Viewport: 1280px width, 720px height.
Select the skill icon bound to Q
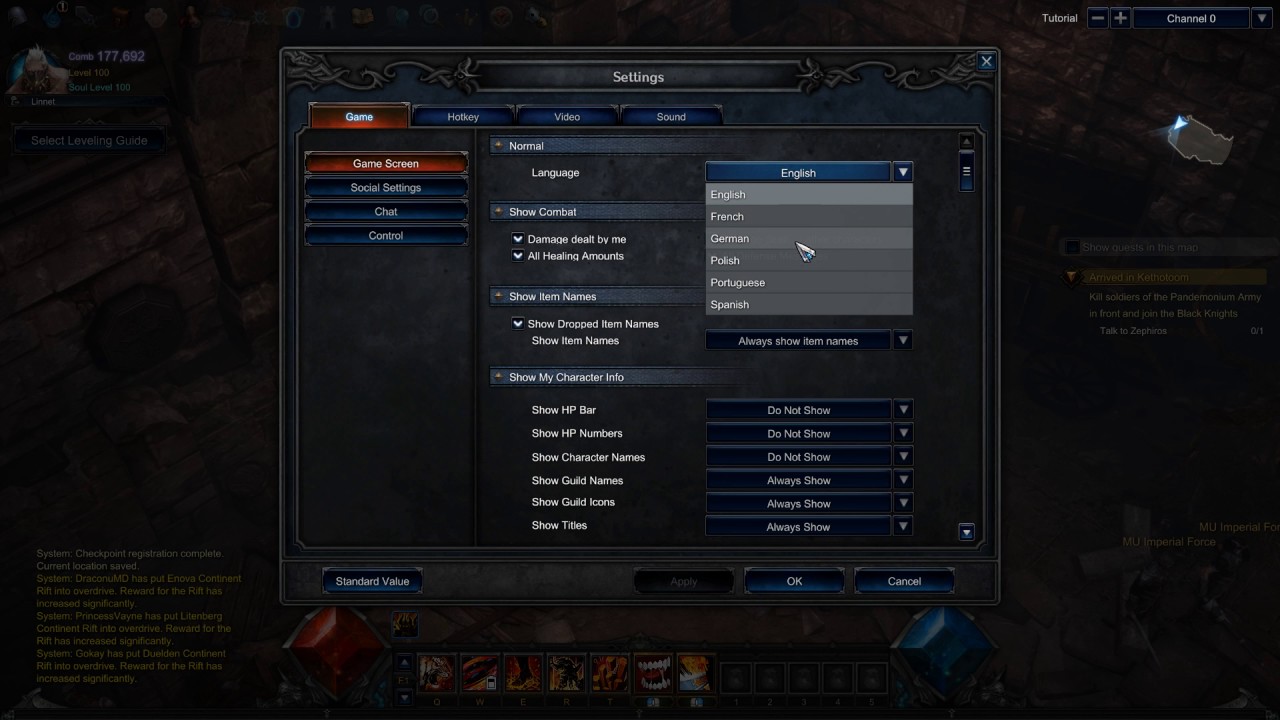pyautogui.click(x=436, y=672)
